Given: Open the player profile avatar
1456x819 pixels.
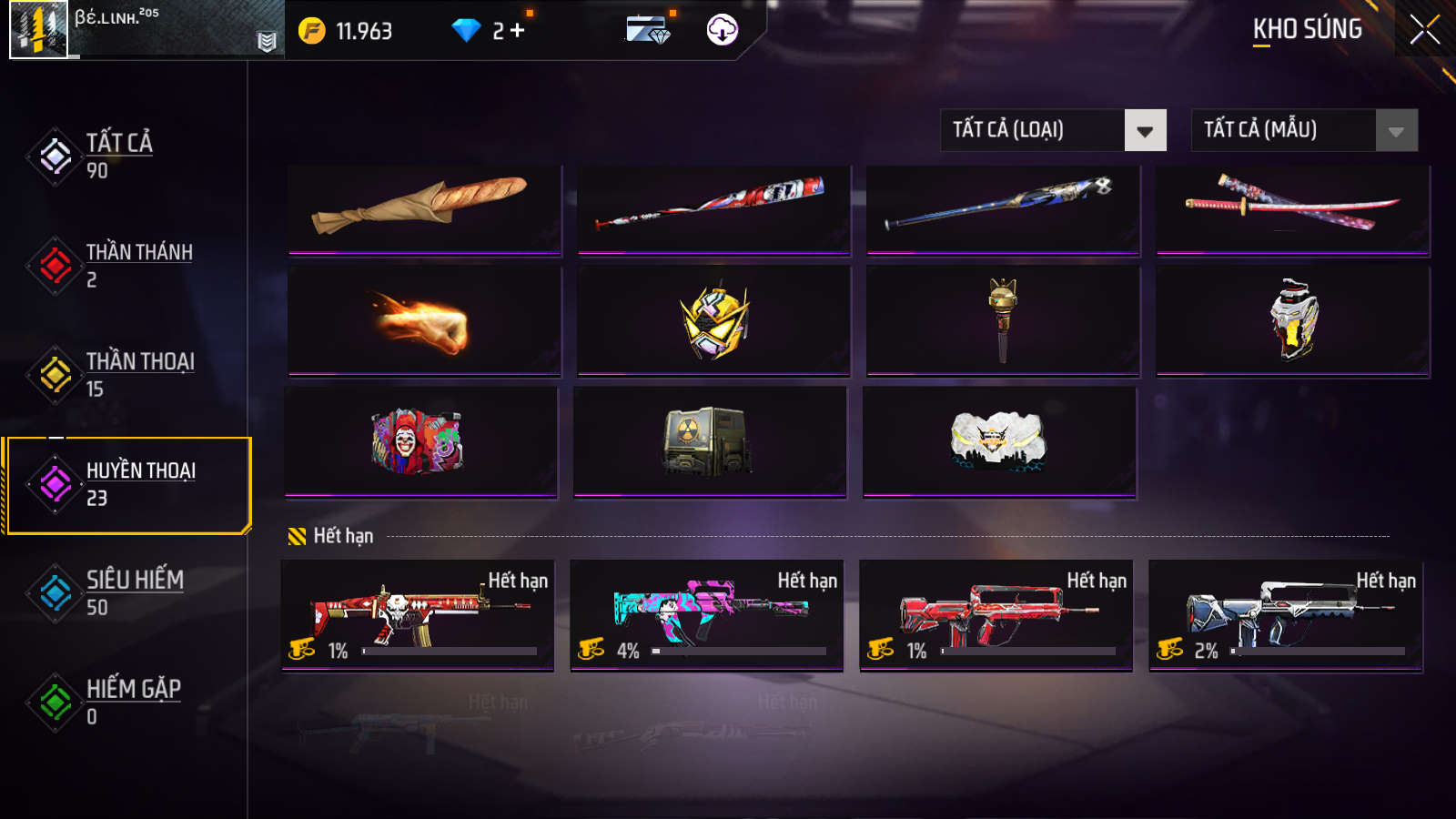Looking at the screenshot, I should tap(38, 30).
